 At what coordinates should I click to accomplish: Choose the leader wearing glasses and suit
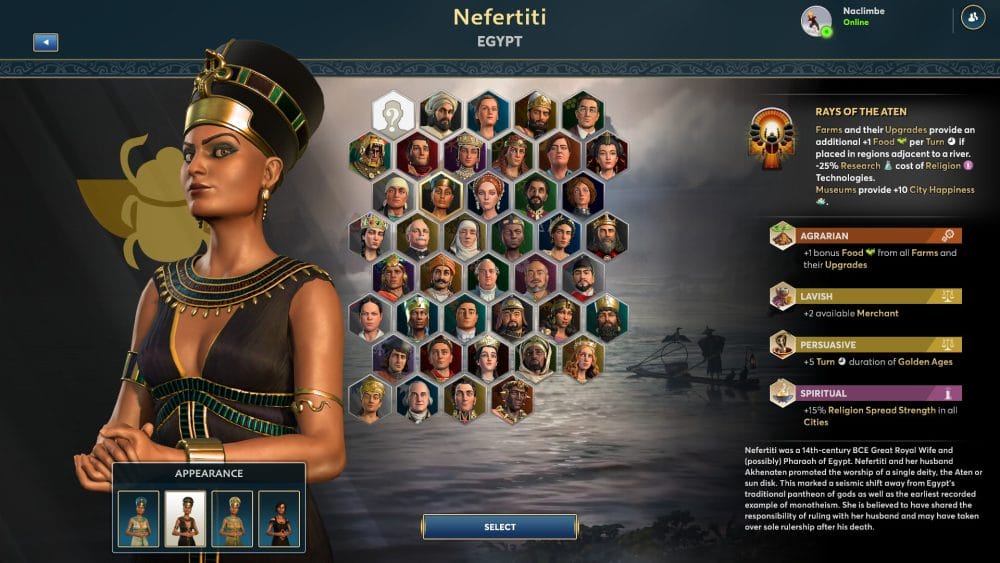point(583,114)
